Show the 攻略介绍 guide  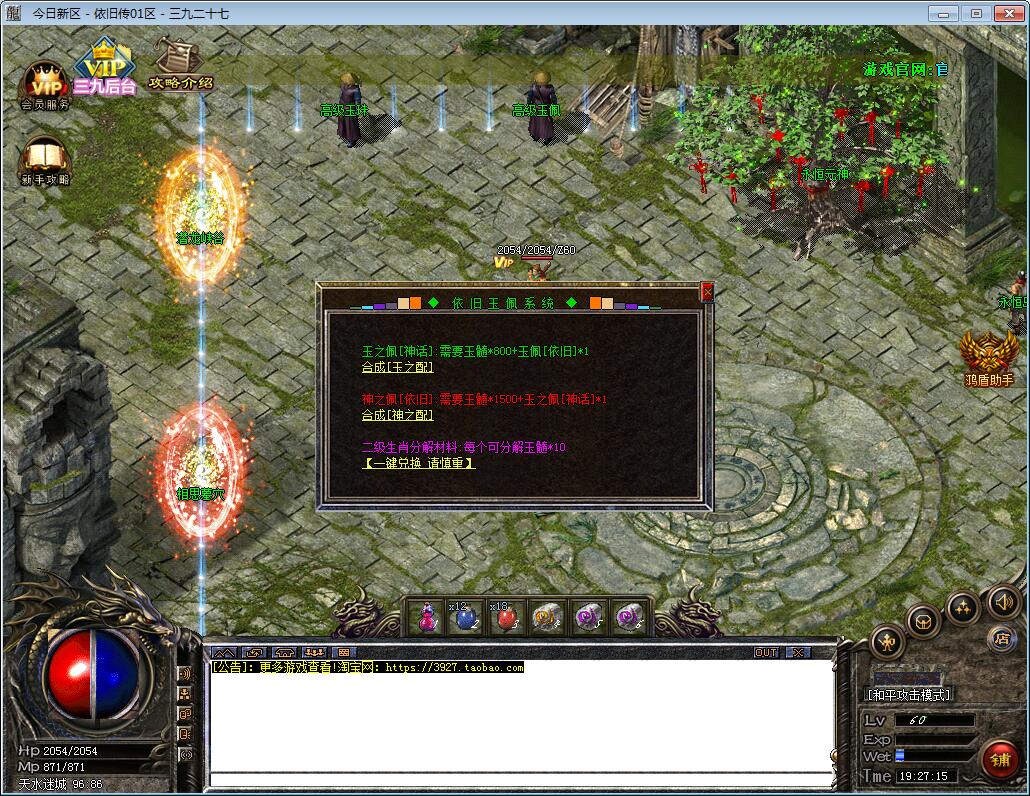(x=180, y=65)
